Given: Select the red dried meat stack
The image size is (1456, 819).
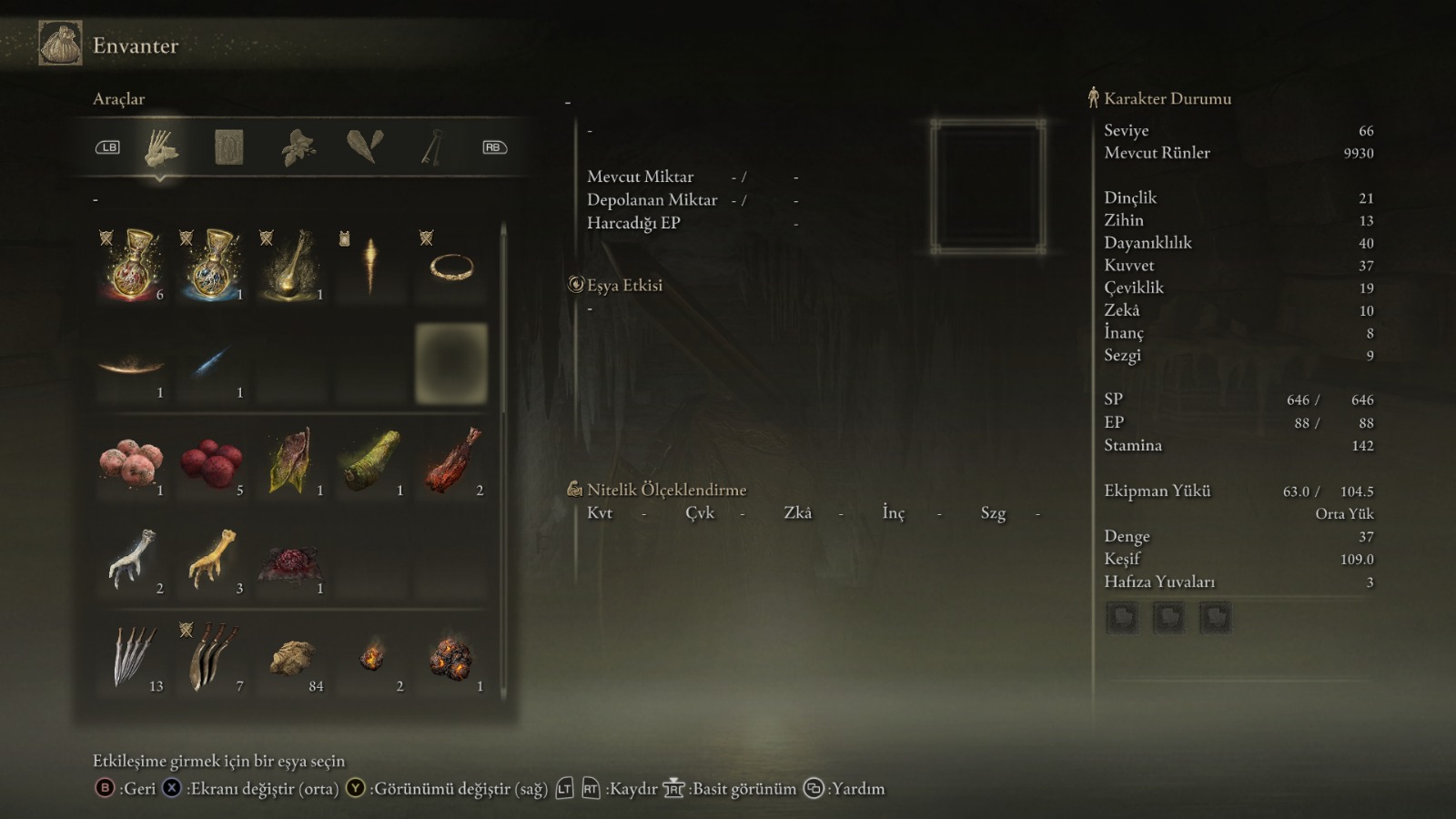Looking at the screenshot, I should (451, 460).
